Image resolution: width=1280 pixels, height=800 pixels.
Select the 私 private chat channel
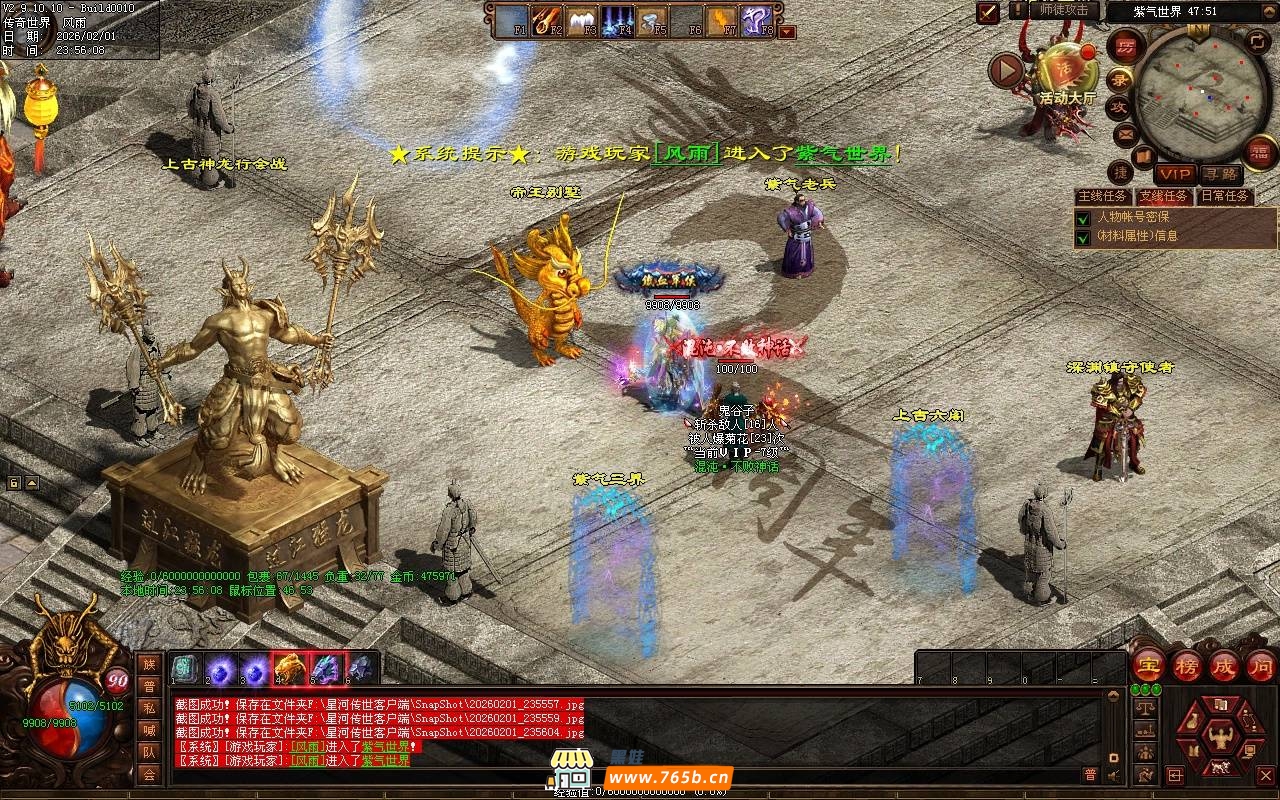149,708
